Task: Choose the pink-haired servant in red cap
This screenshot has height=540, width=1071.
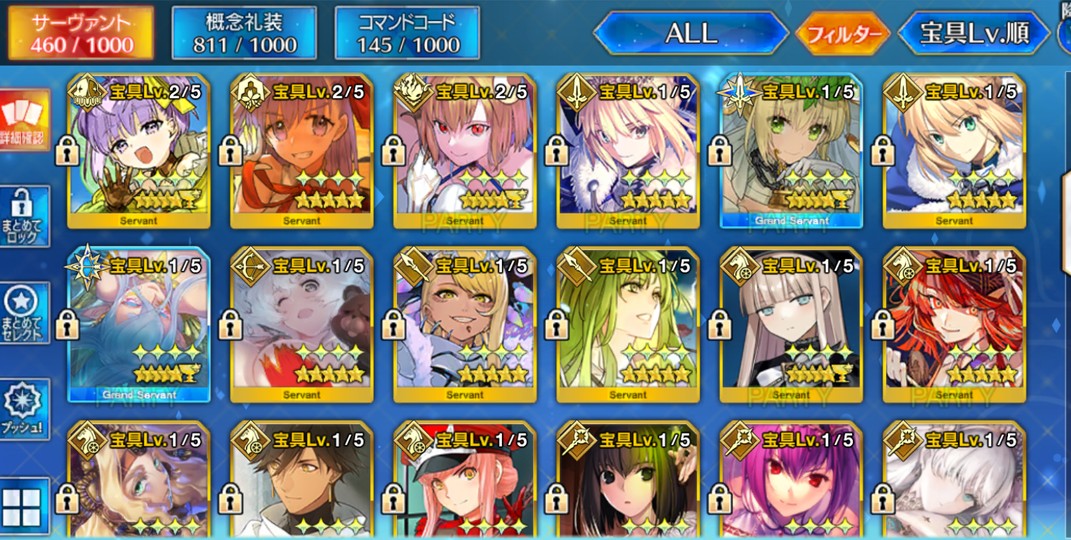Action: click(464, 482)
